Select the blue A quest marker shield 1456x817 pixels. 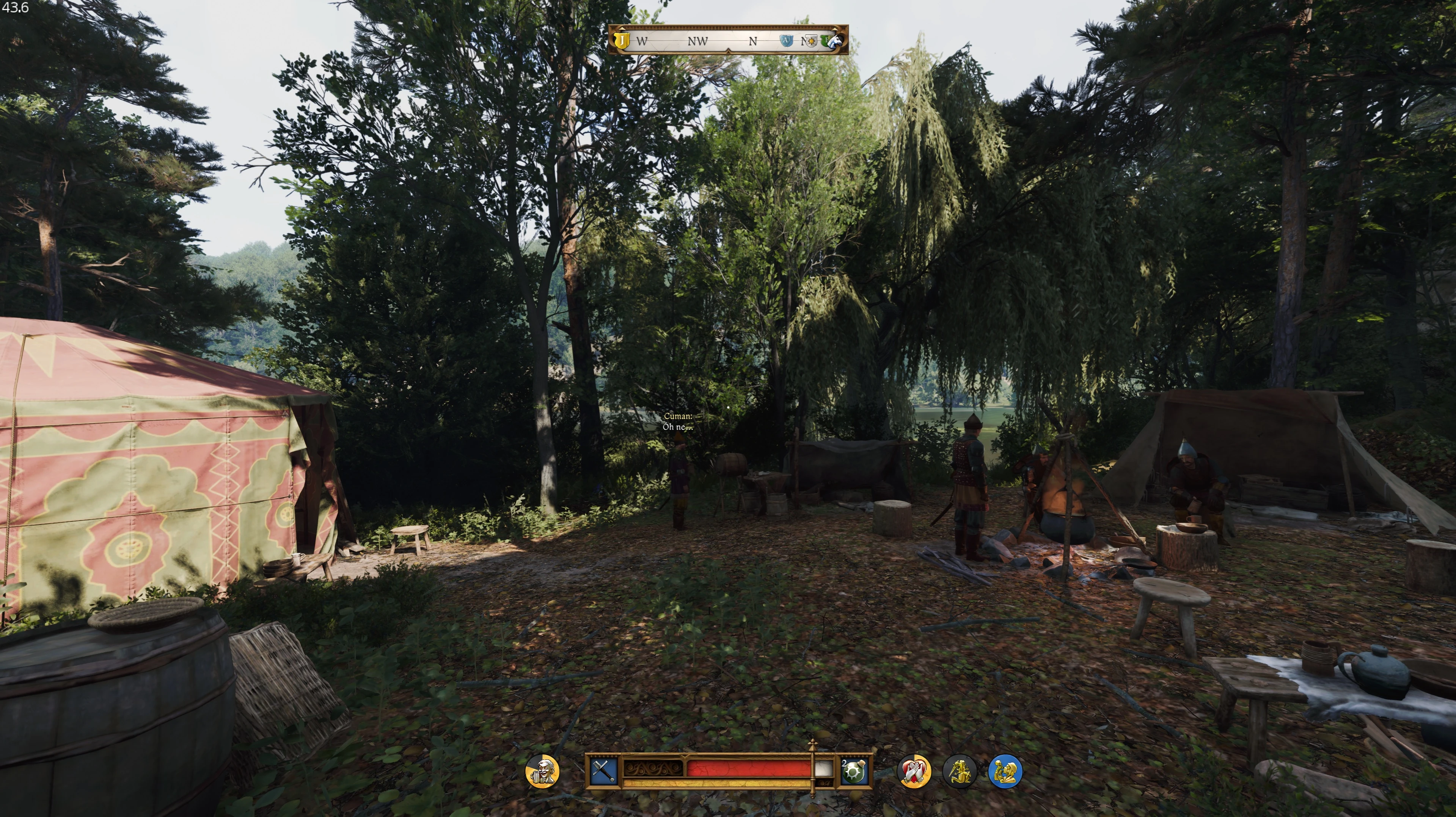point(786,41)
